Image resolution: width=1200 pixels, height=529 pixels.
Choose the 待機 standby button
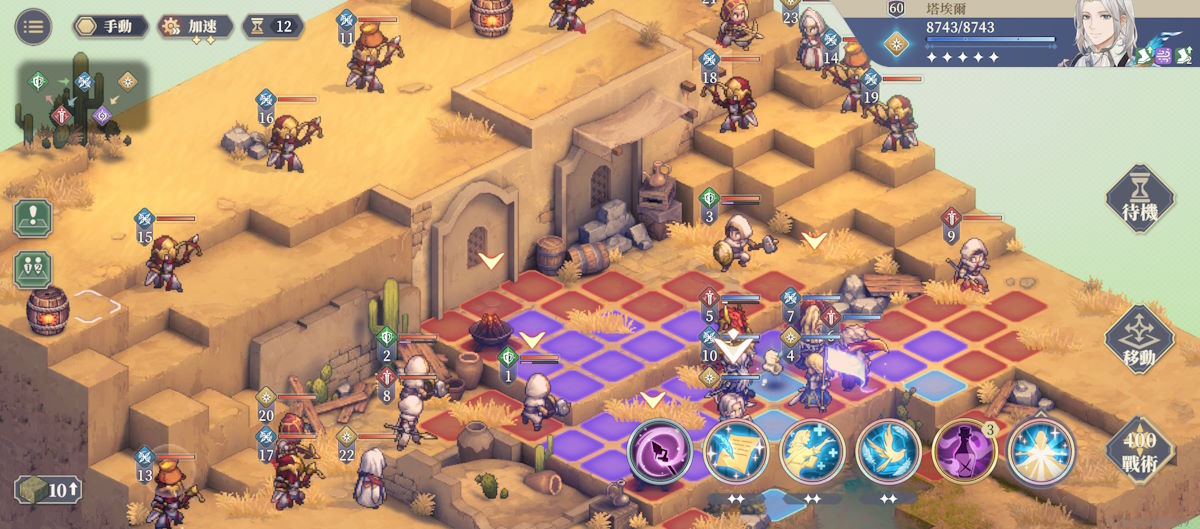(x=1139, y=200)
